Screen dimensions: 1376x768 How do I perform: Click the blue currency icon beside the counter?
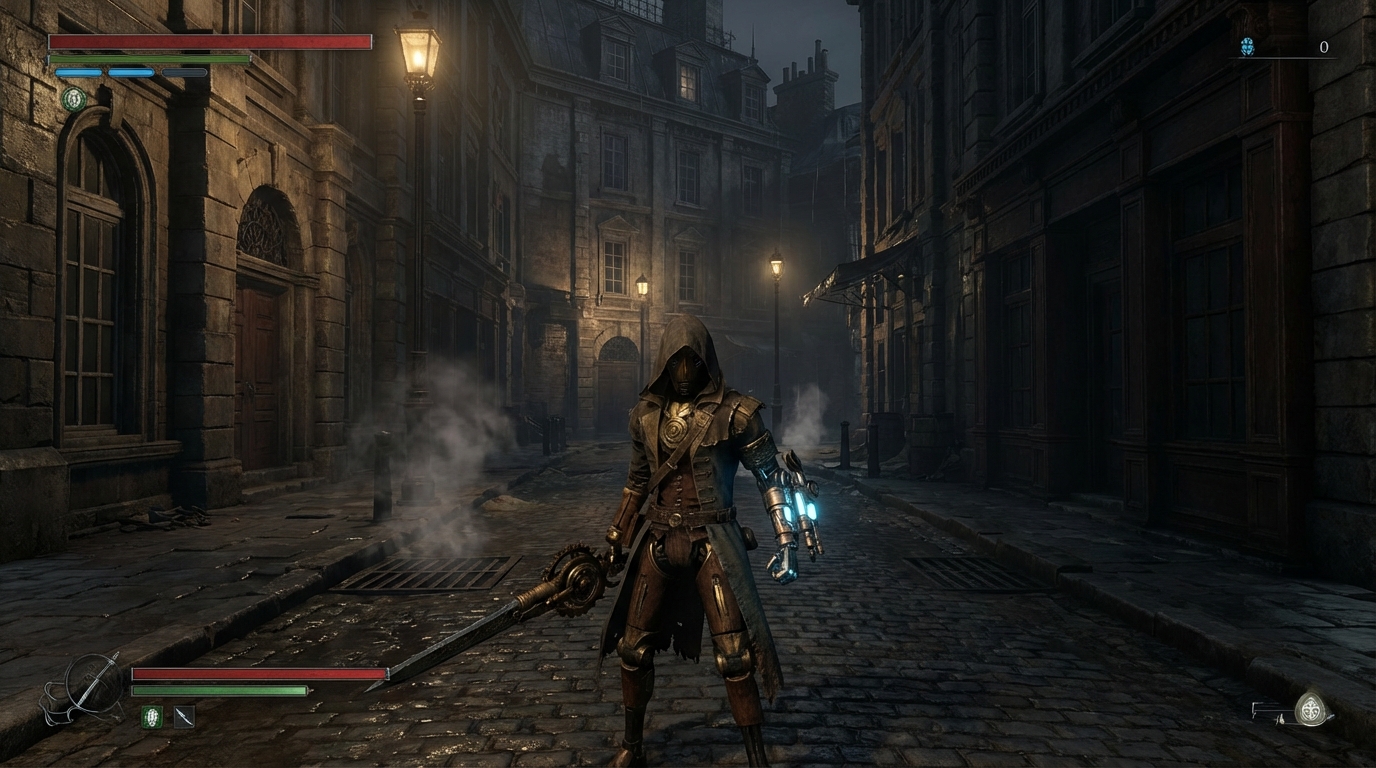click(x=1247, y=46)
